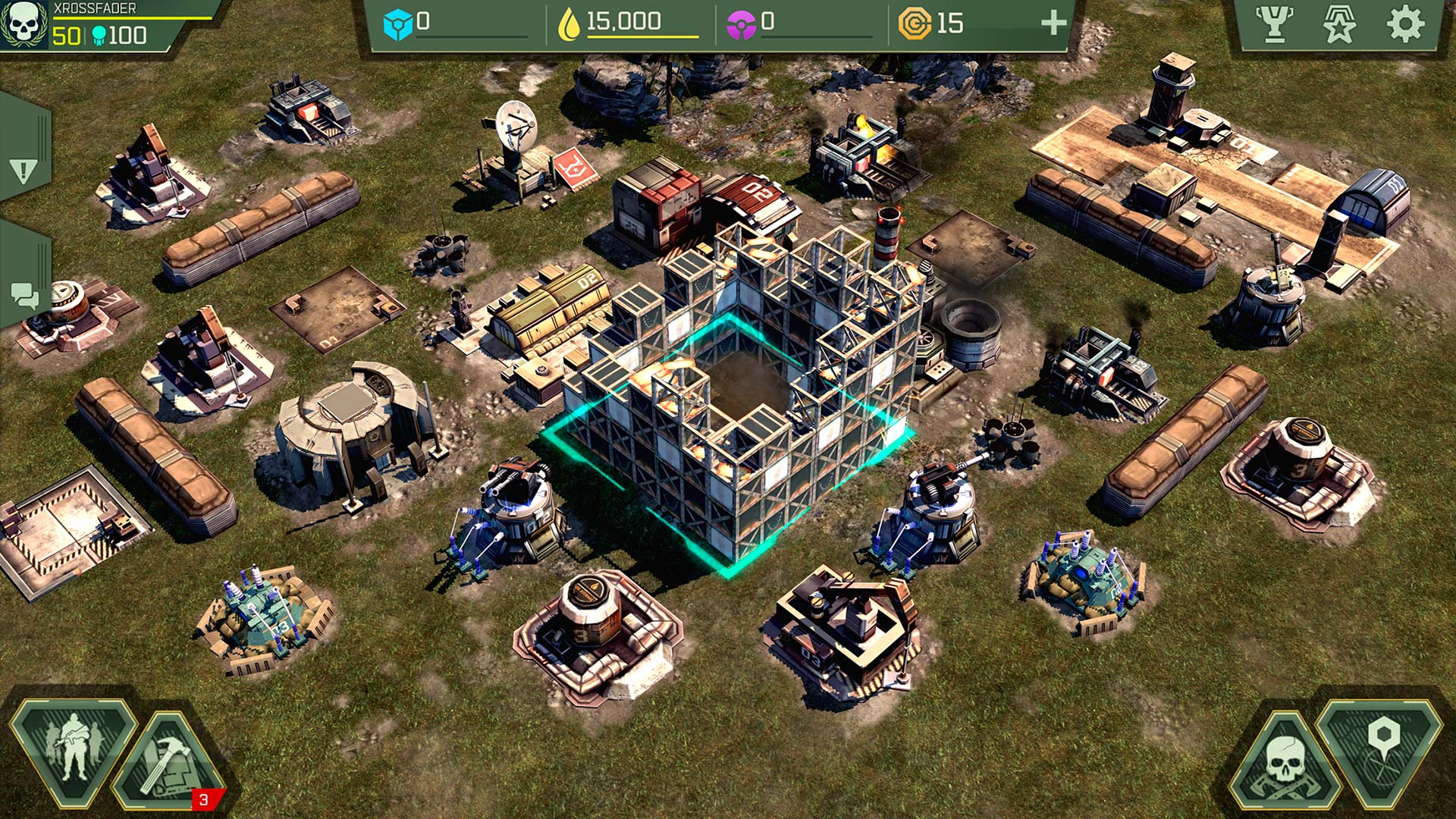Expand the alert warning side tab
Viewport: 1456px width, 819px height.
[x=24, y=170]
